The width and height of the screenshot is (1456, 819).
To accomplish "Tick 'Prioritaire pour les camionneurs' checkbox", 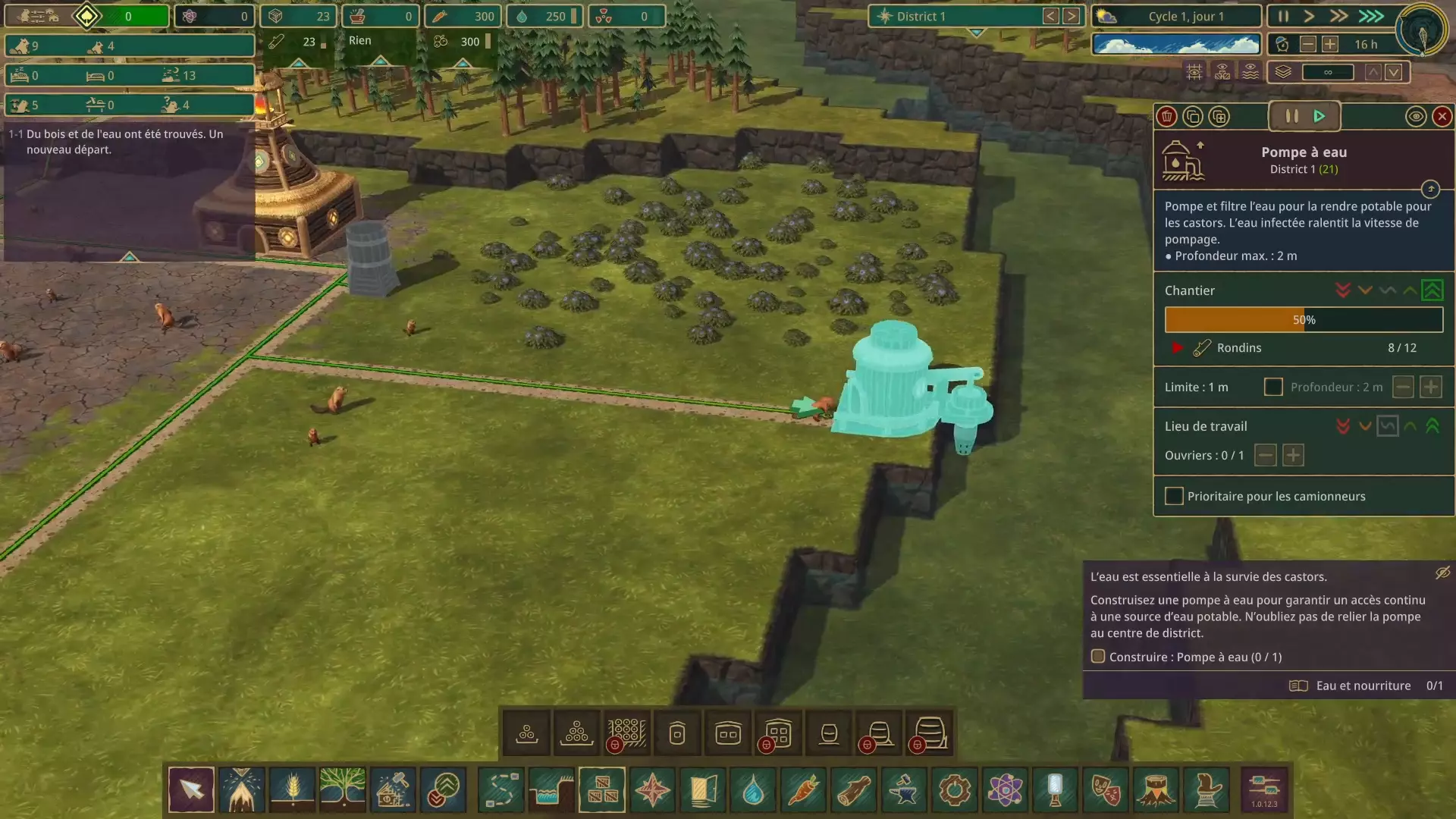I will (1174, 496).
